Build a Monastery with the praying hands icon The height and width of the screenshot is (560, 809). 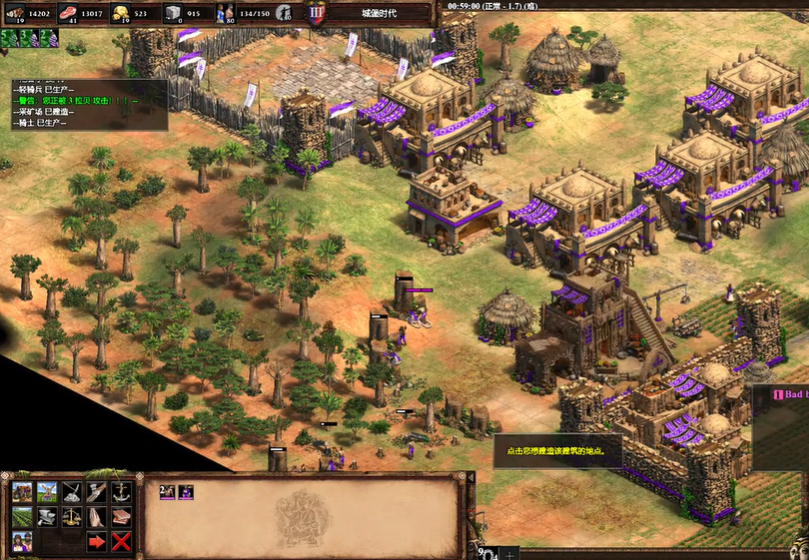pos(97,517)
